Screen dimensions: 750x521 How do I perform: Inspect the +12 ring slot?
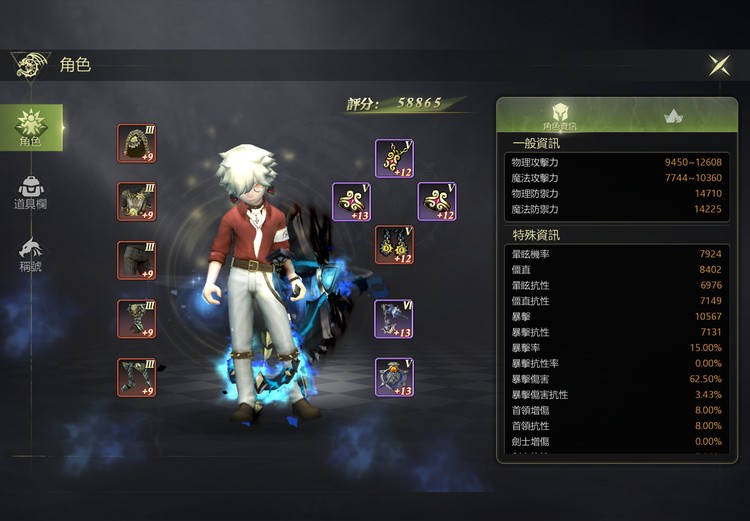[x=437, y=201]
